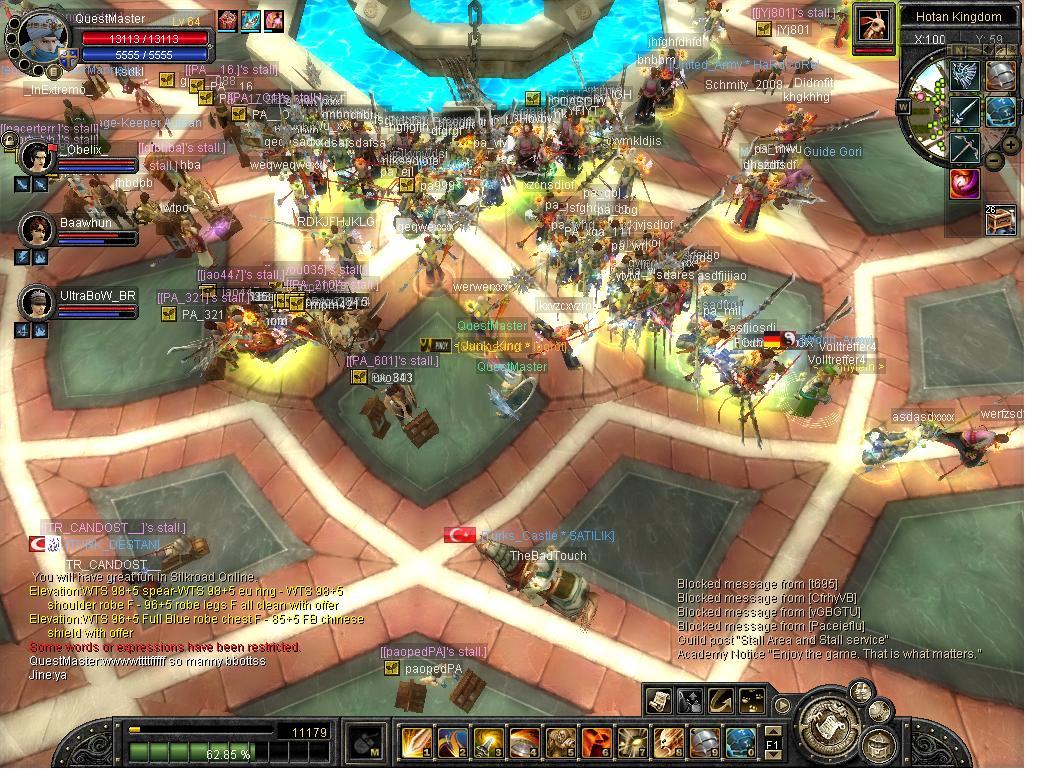
Task: Choose the bow icon beside the minimap
Action: (x=964, y=147)
